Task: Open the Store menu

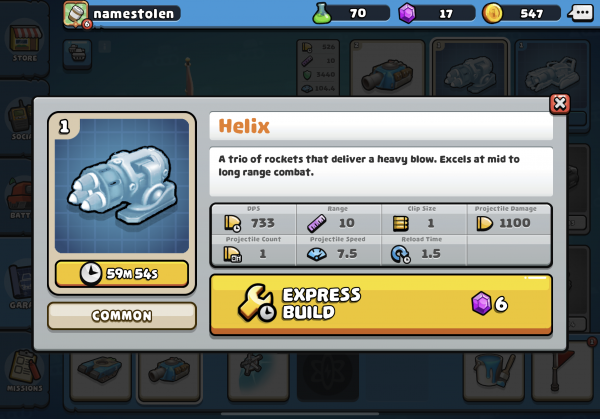Action: [x=22, y=45]
